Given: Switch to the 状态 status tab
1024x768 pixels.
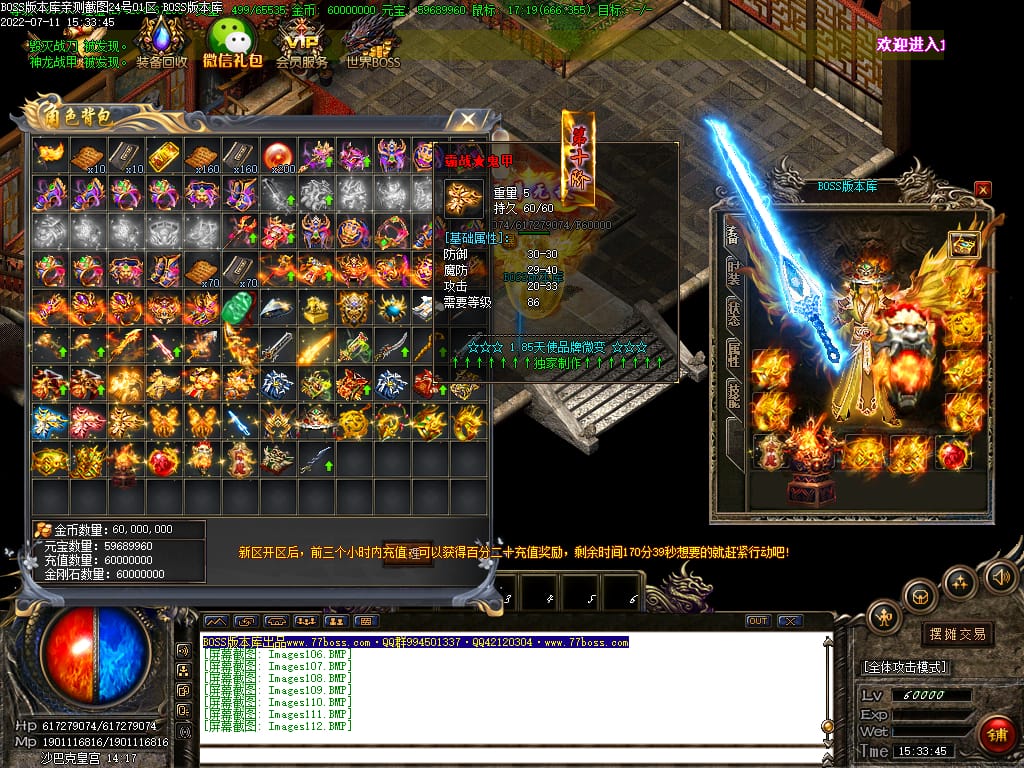Looking at the screenshot, I should [734, 313].
